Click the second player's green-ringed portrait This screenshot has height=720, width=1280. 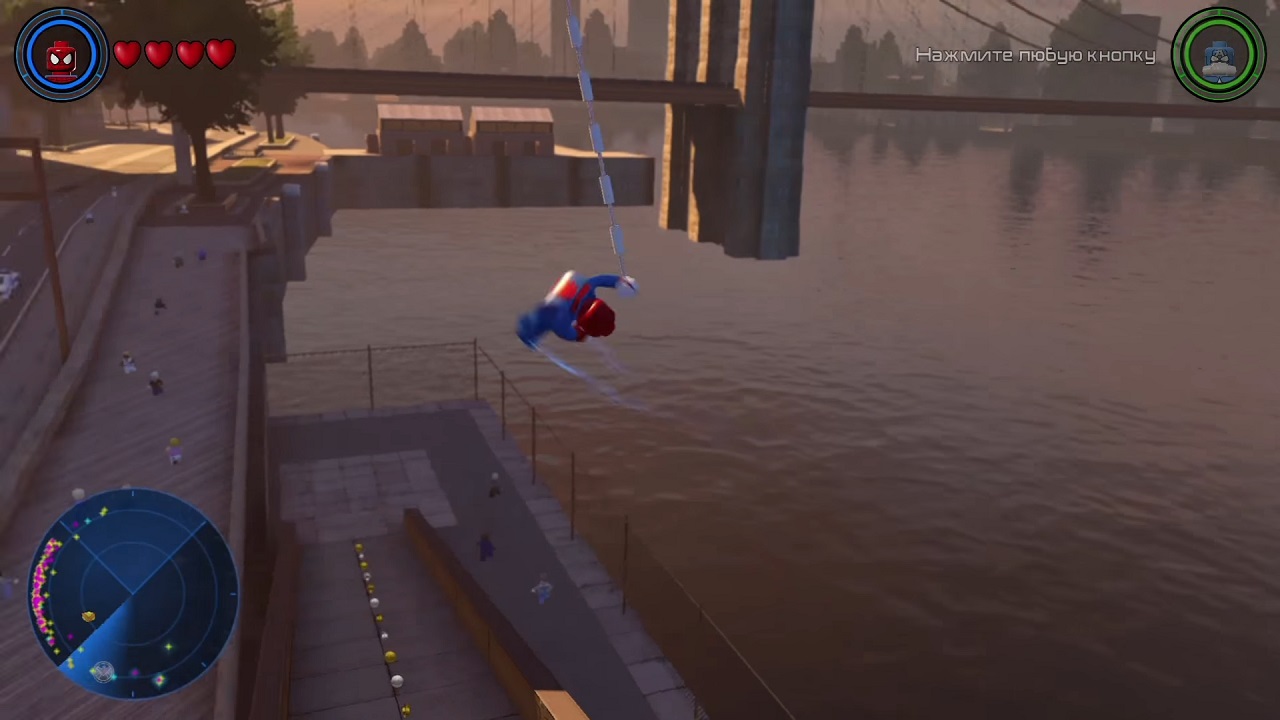click(1219, 55)
